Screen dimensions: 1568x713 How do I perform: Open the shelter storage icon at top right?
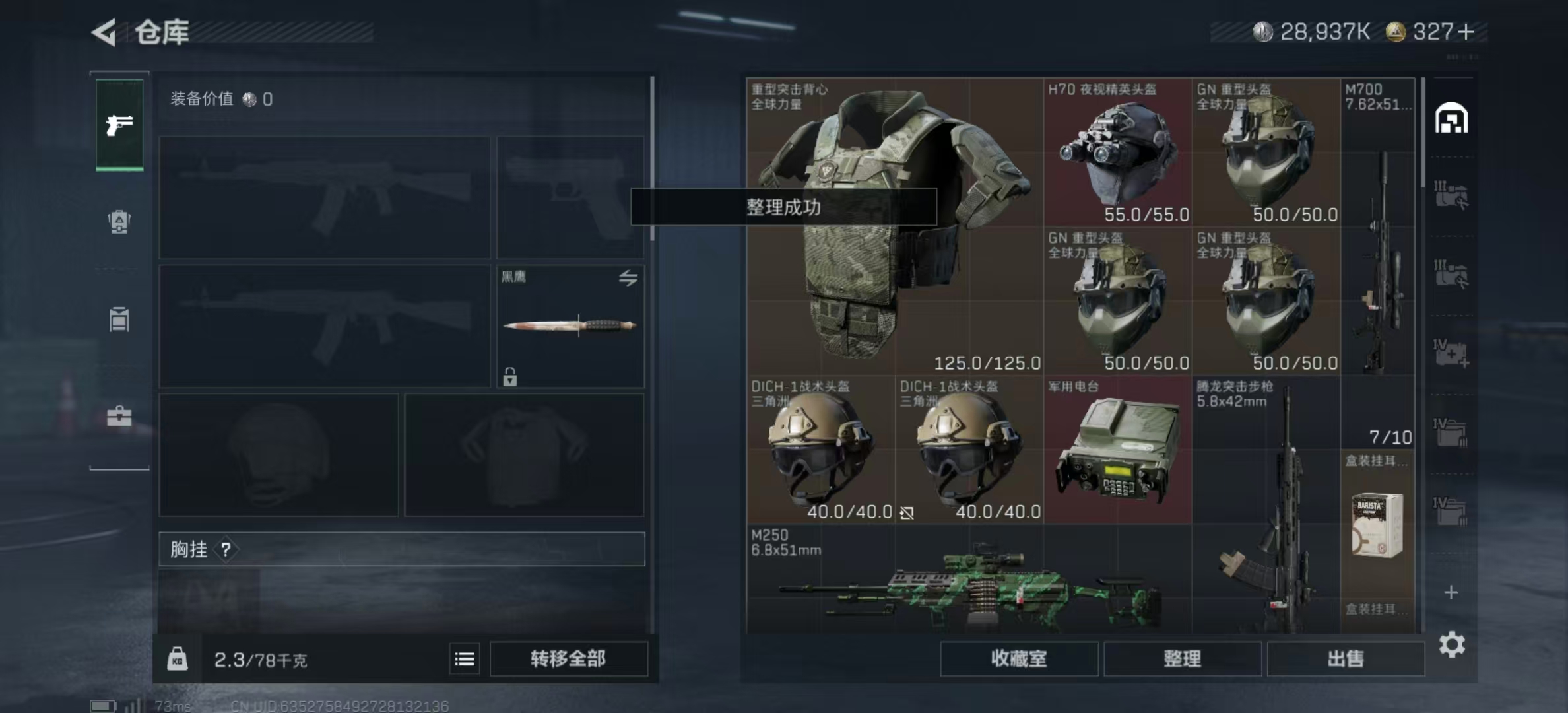[x=1452, y=119]
